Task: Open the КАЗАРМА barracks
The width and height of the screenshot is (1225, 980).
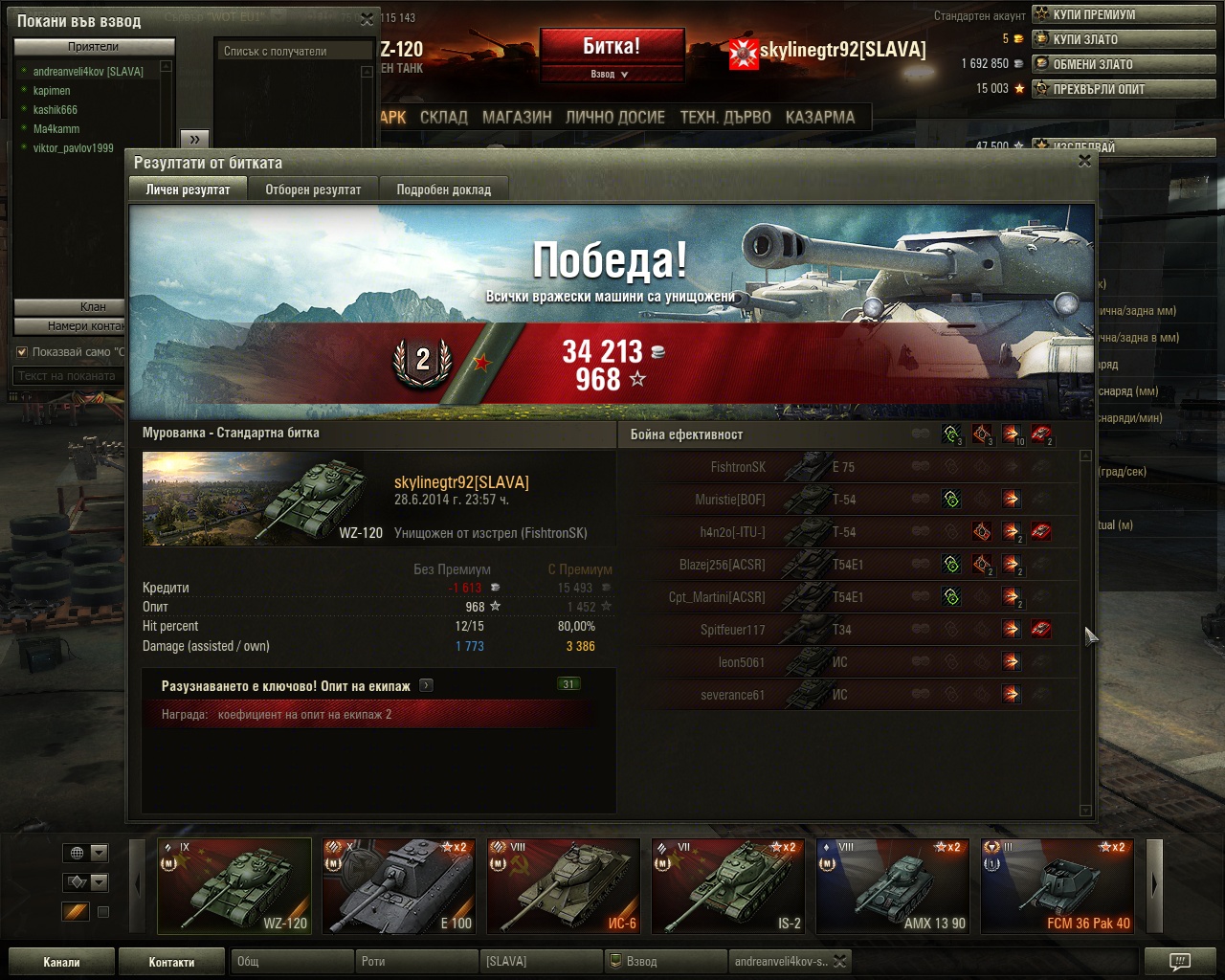Action: click(820, 118)
